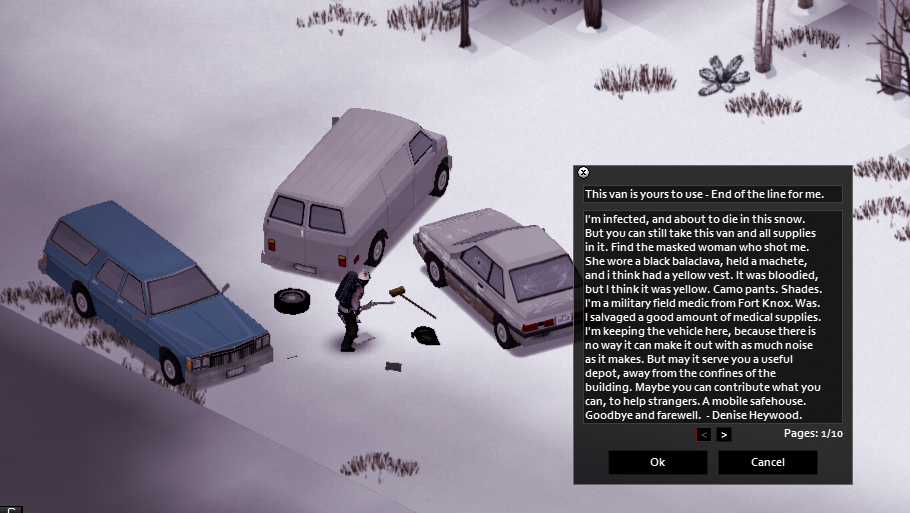The image size is (910, 513).
Task: Go to the next note page
Action: tap(724, 434)
